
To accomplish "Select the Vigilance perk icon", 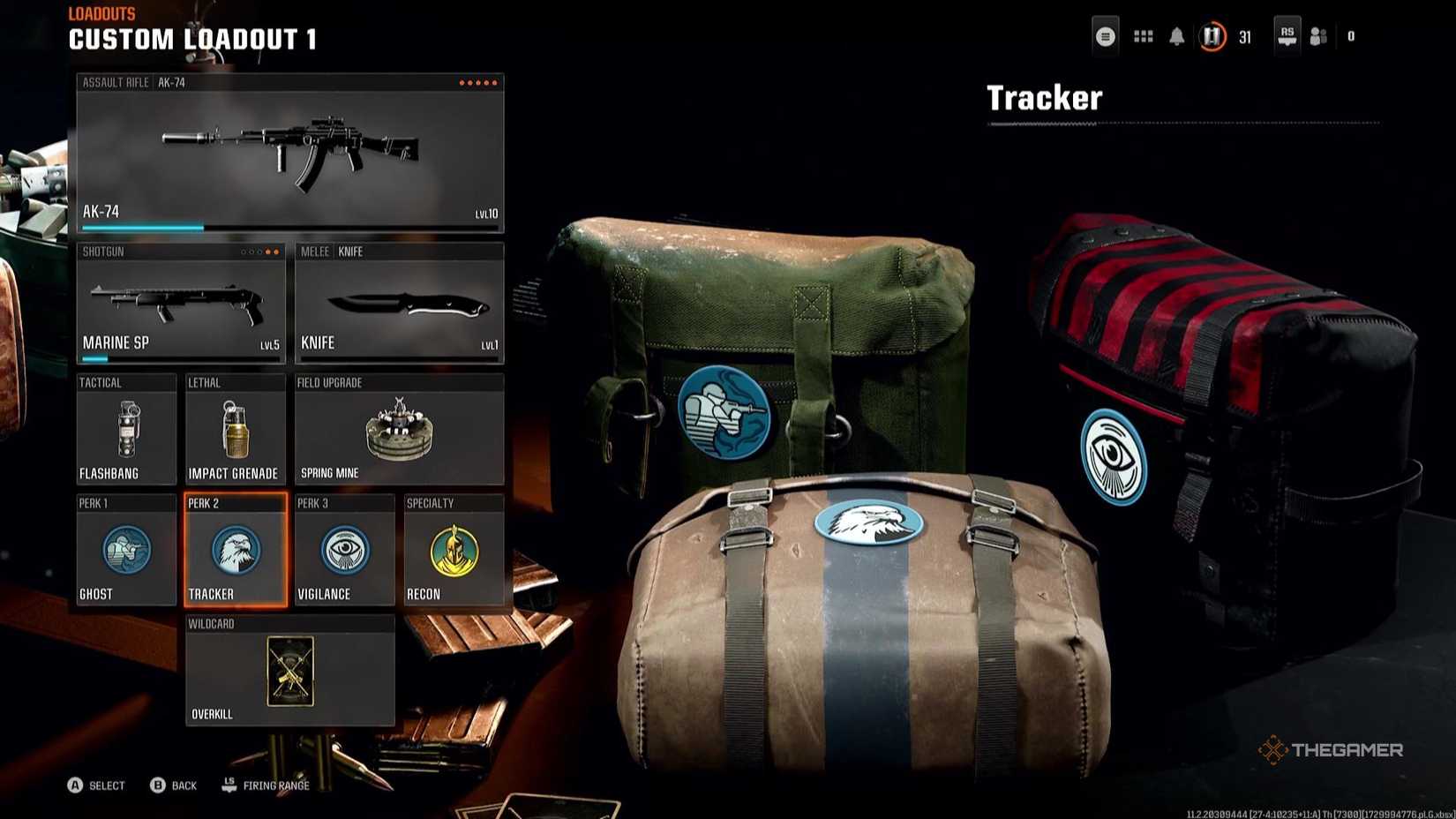I will (x=343, y=550).
